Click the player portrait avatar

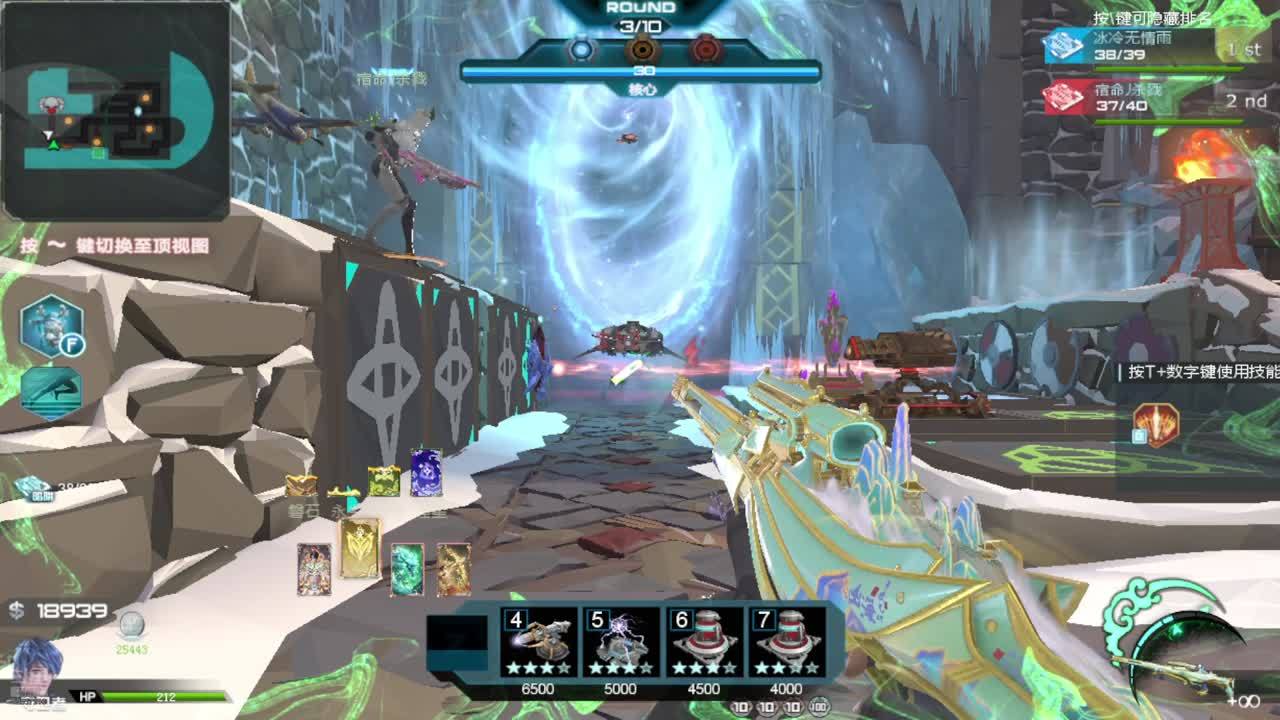pyautogui.click(x=38, y=665)
